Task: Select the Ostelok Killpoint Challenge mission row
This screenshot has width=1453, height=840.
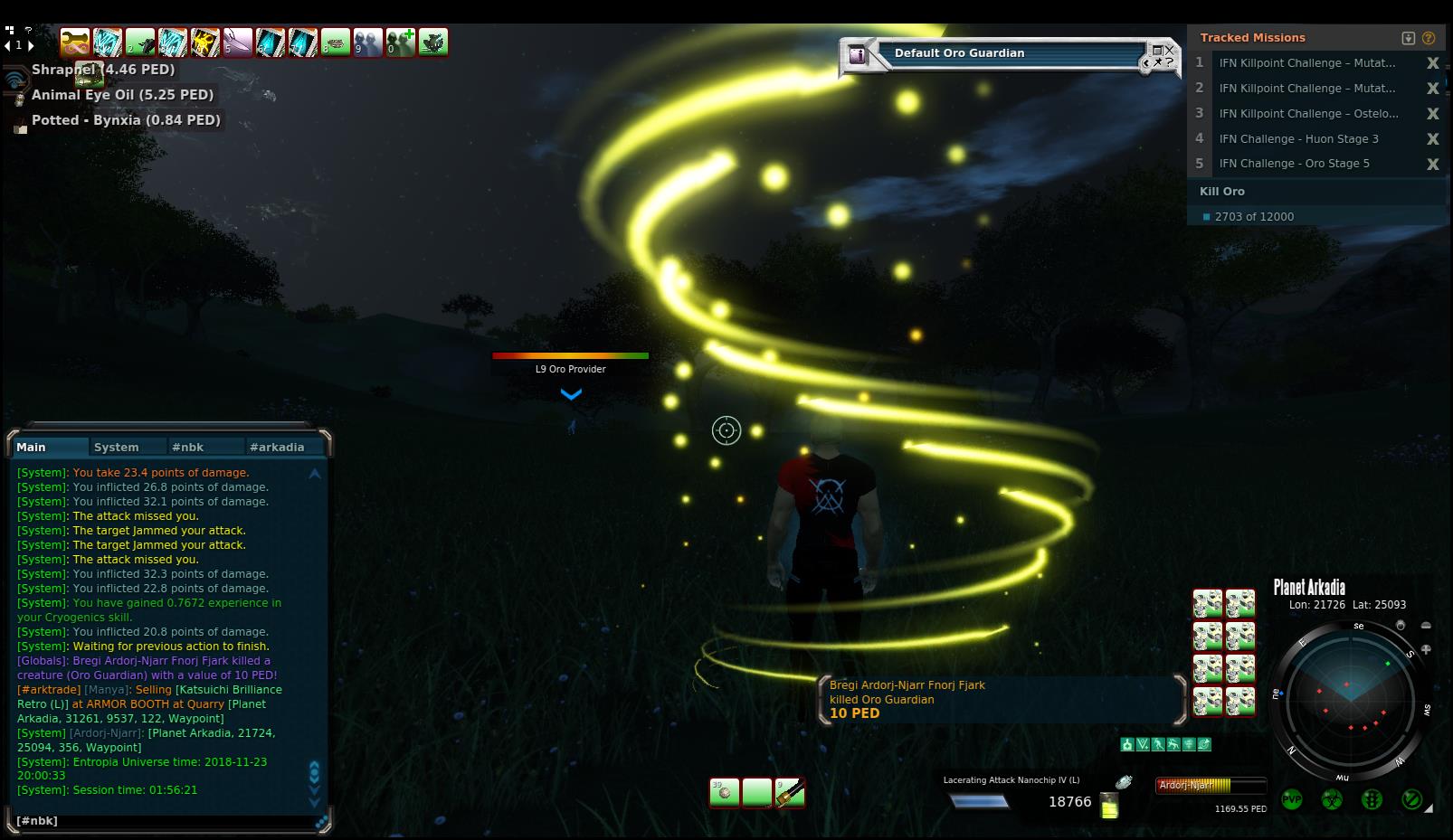Action: [x=1307, y=114]
